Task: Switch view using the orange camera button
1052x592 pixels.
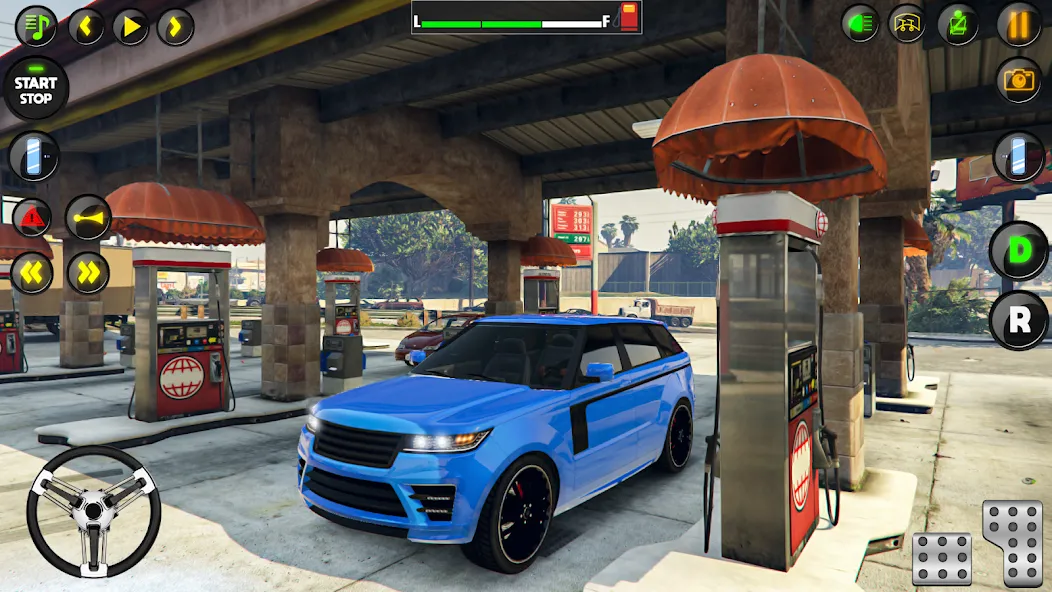Action: point(1019,80)
